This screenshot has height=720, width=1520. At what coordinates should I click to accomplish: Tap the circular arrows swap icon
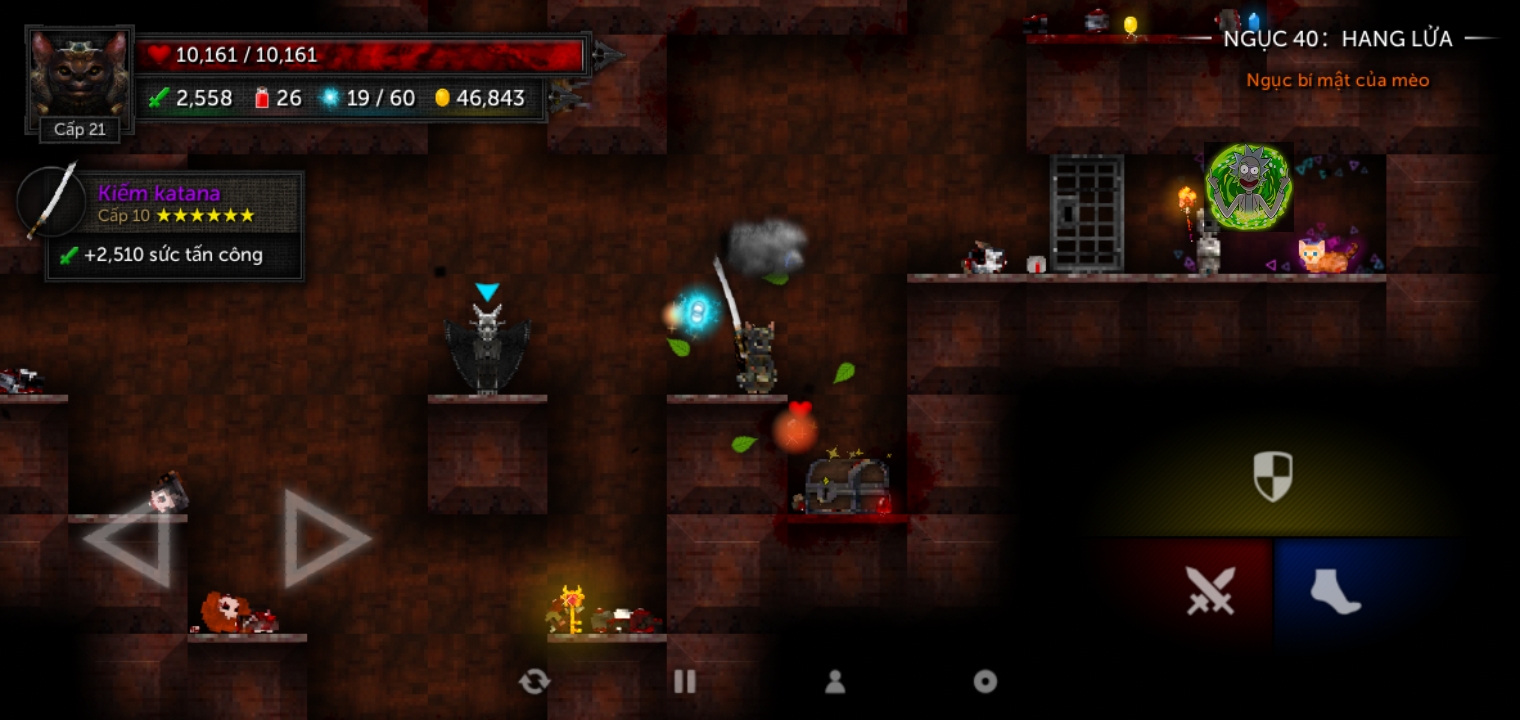(535, 682)
